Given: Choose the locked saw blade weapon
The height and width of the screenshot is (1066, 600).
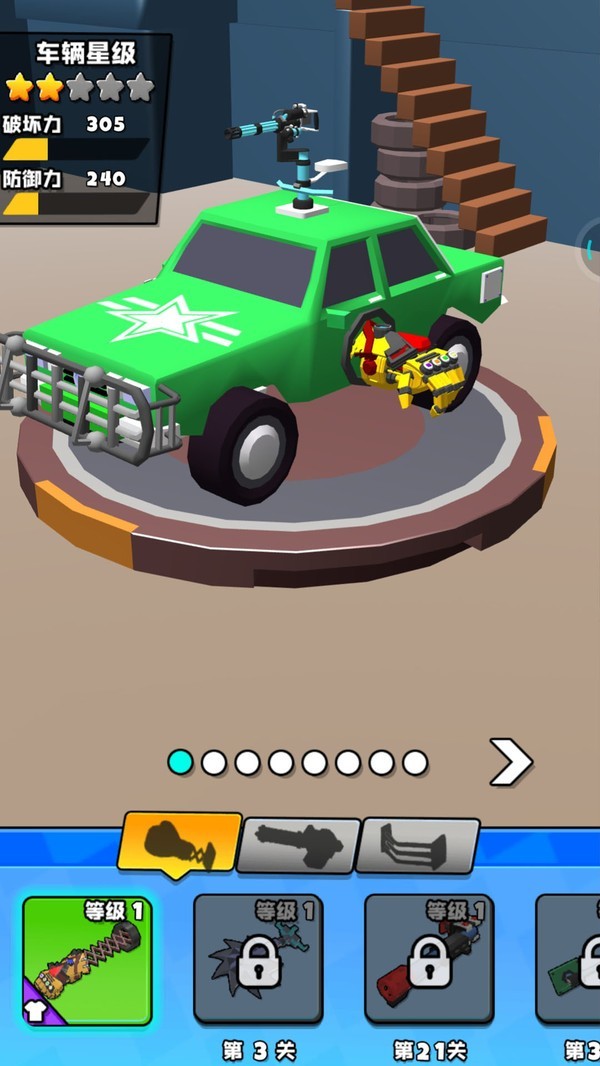Looking at the screenshot, I should [258, 960].
